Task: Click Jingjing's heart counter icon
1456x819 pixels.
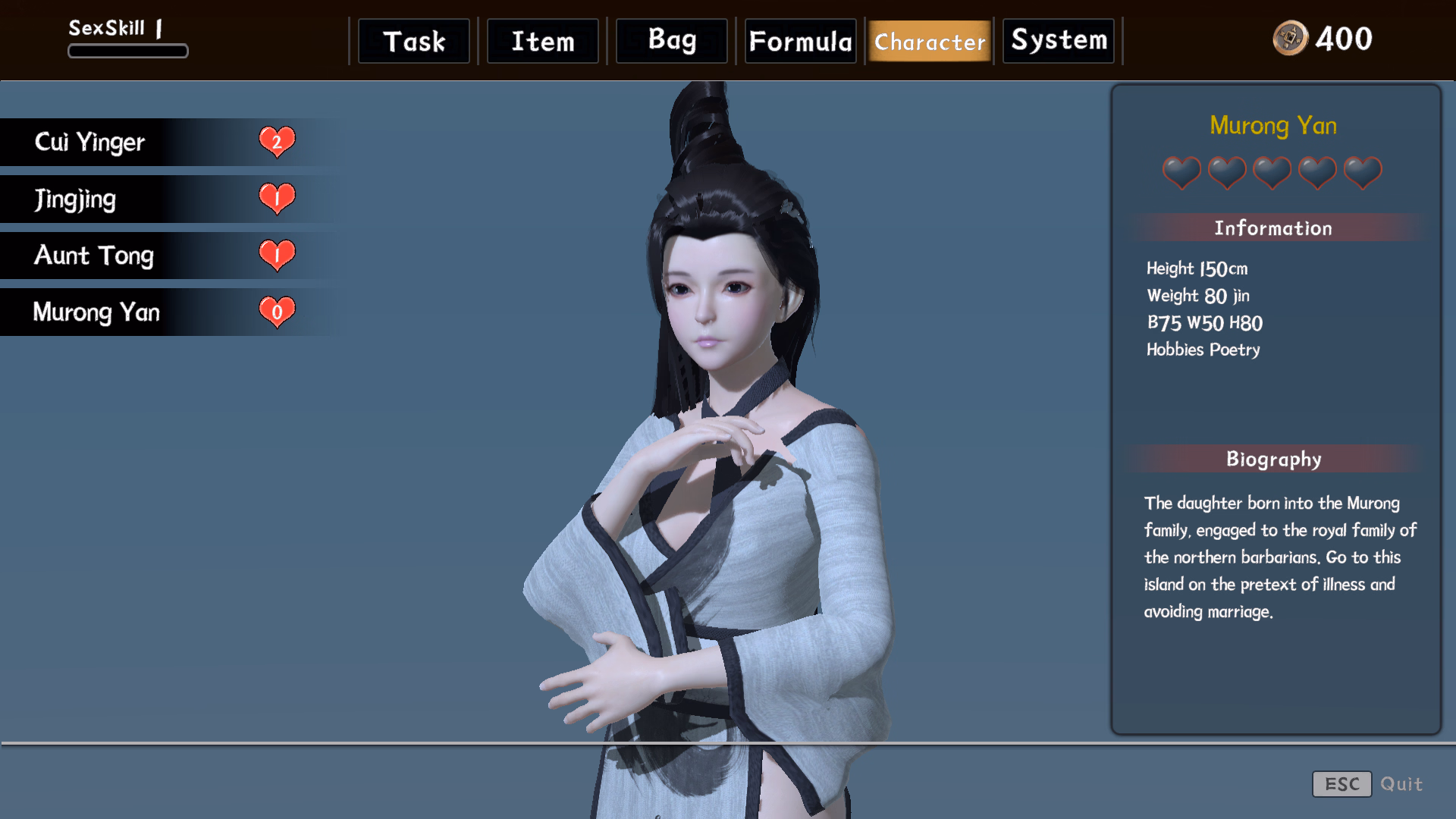Action: (x=277, y=198)
